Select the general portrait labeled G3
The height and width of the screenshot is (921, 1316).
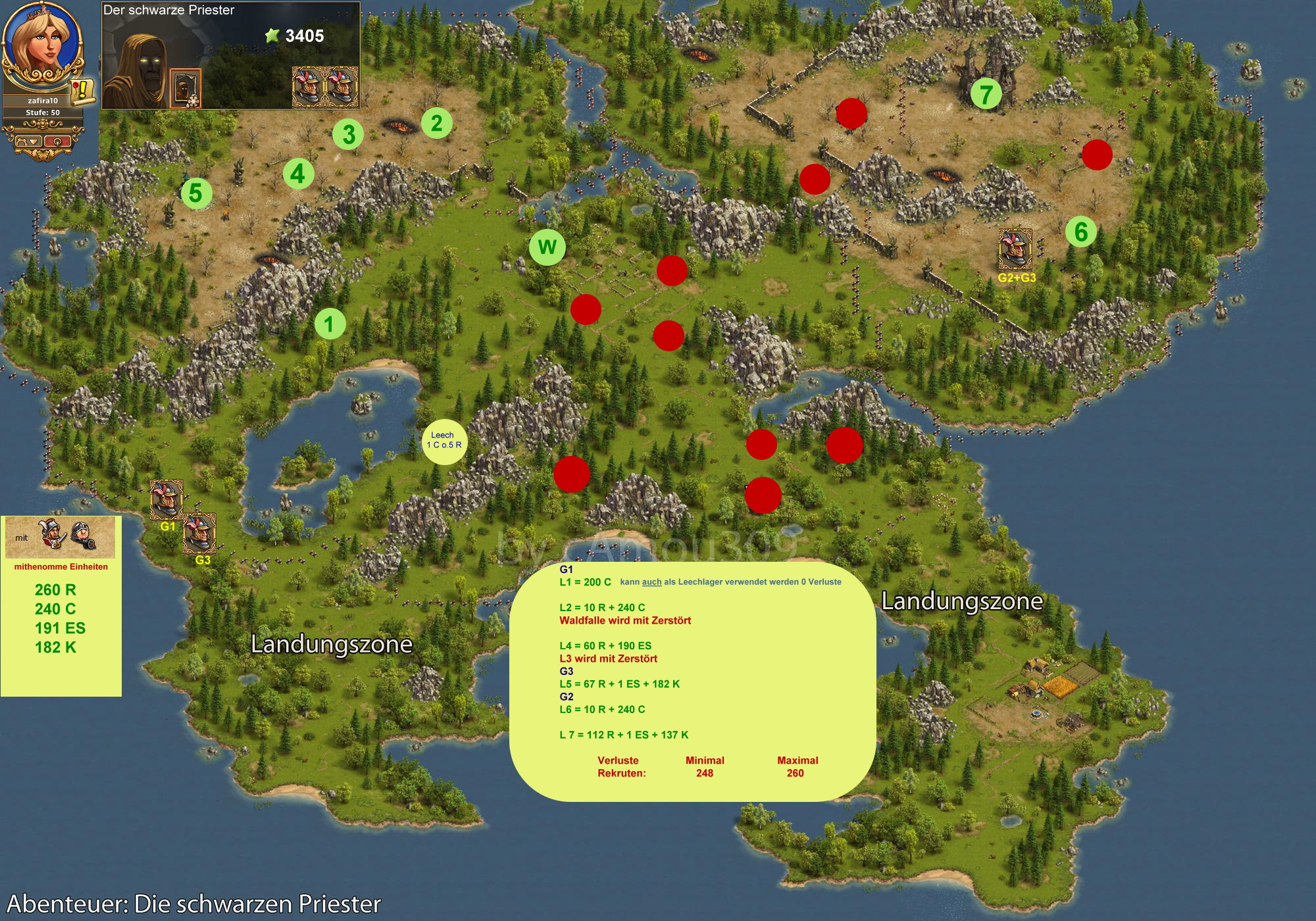(x=199, y=533)
